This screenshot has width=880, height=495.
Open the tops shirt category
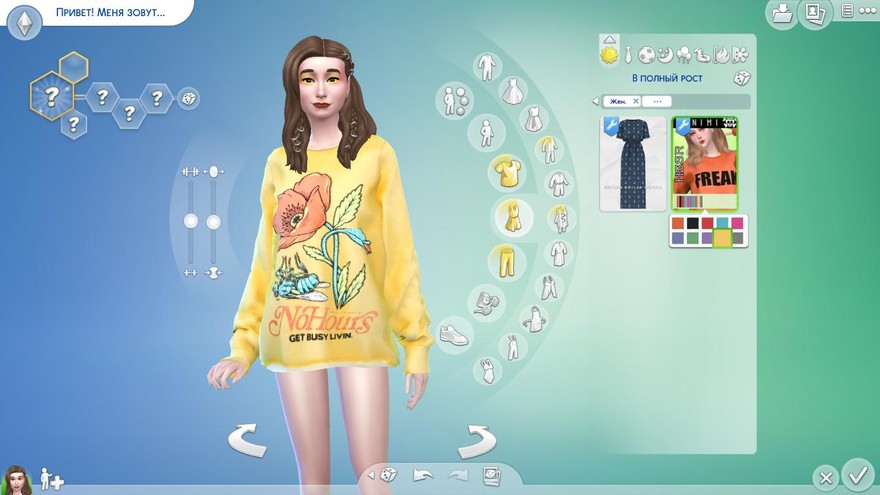pos(507,172)
